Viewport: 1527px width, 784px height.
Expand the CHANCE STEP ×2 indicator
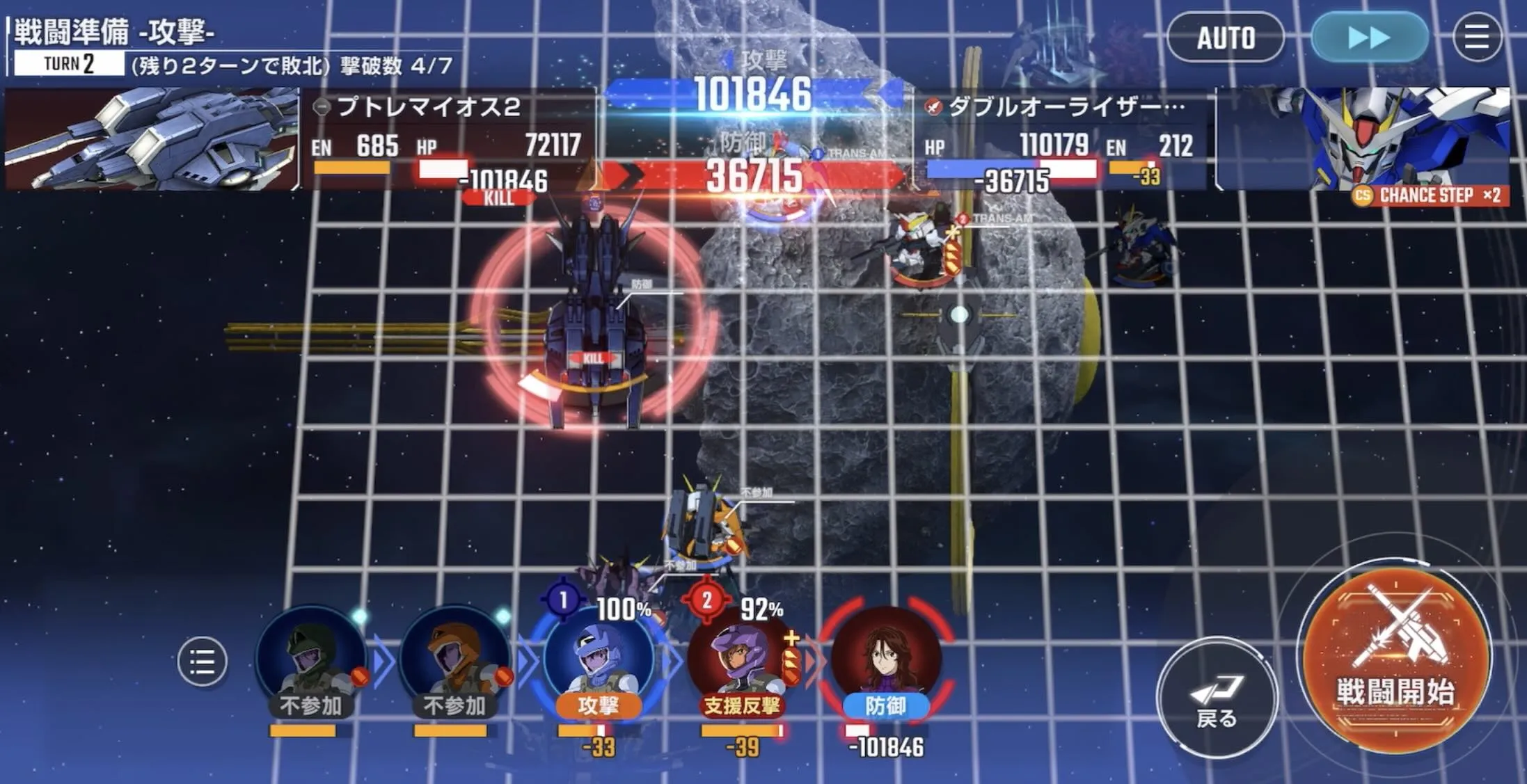coord(1434,197)
